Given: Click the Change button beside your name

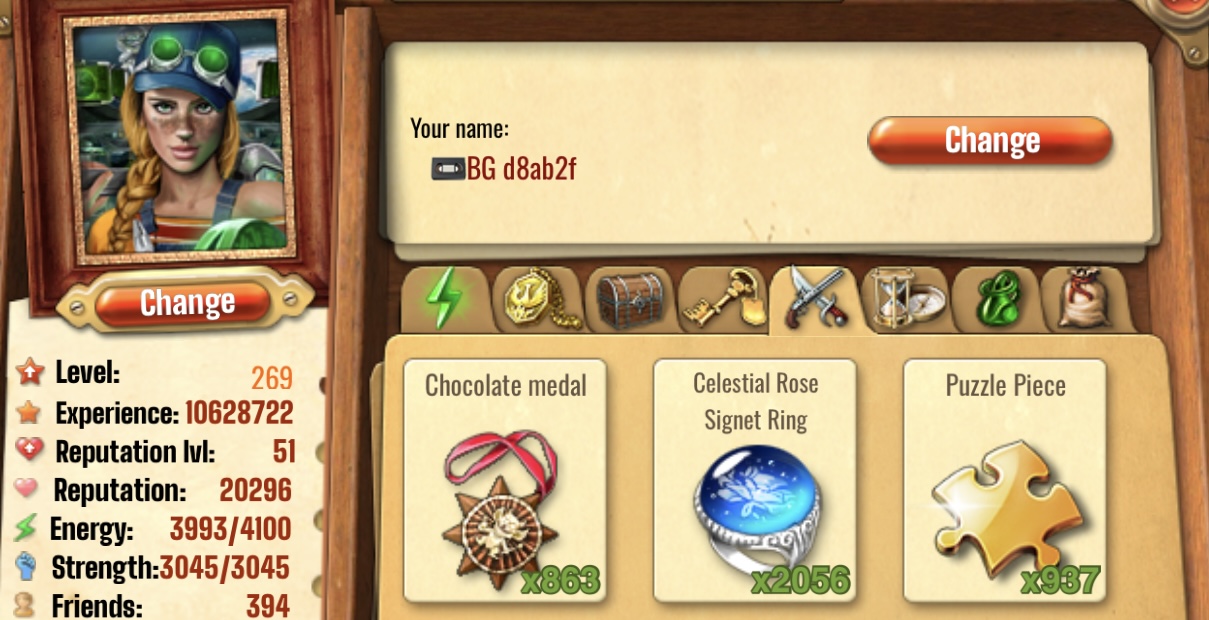Looking at the screenshot, I should click(x=989, y=141).
